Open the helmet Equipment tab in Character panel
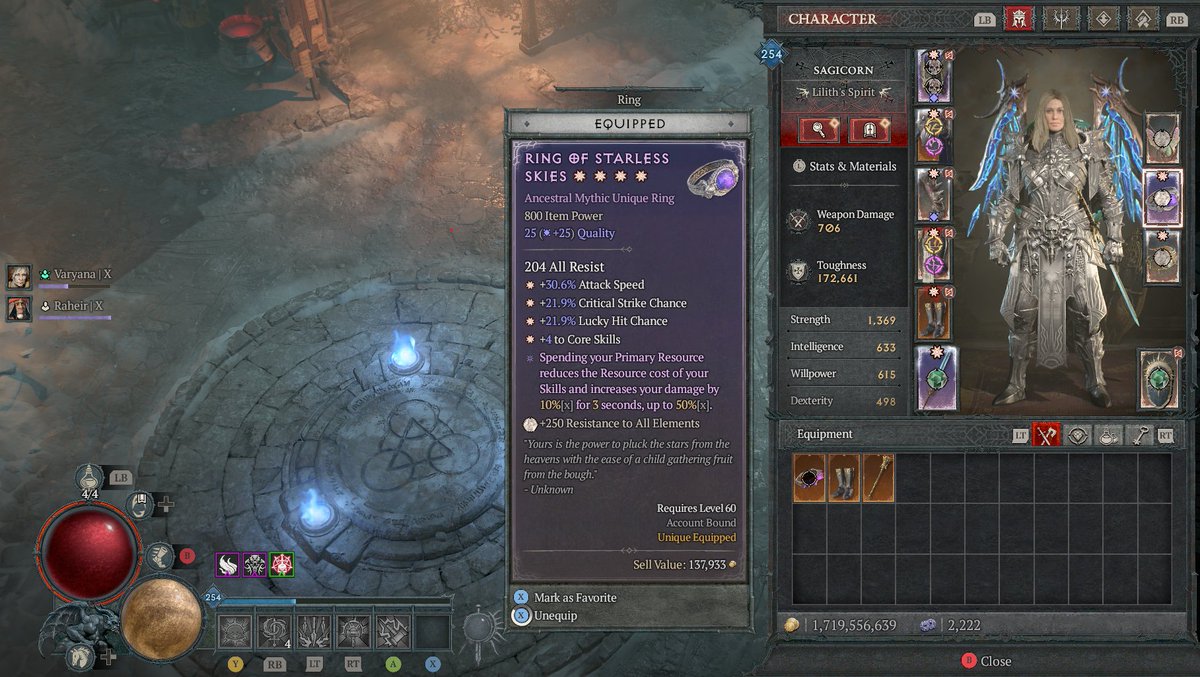 coord(1018,19)
